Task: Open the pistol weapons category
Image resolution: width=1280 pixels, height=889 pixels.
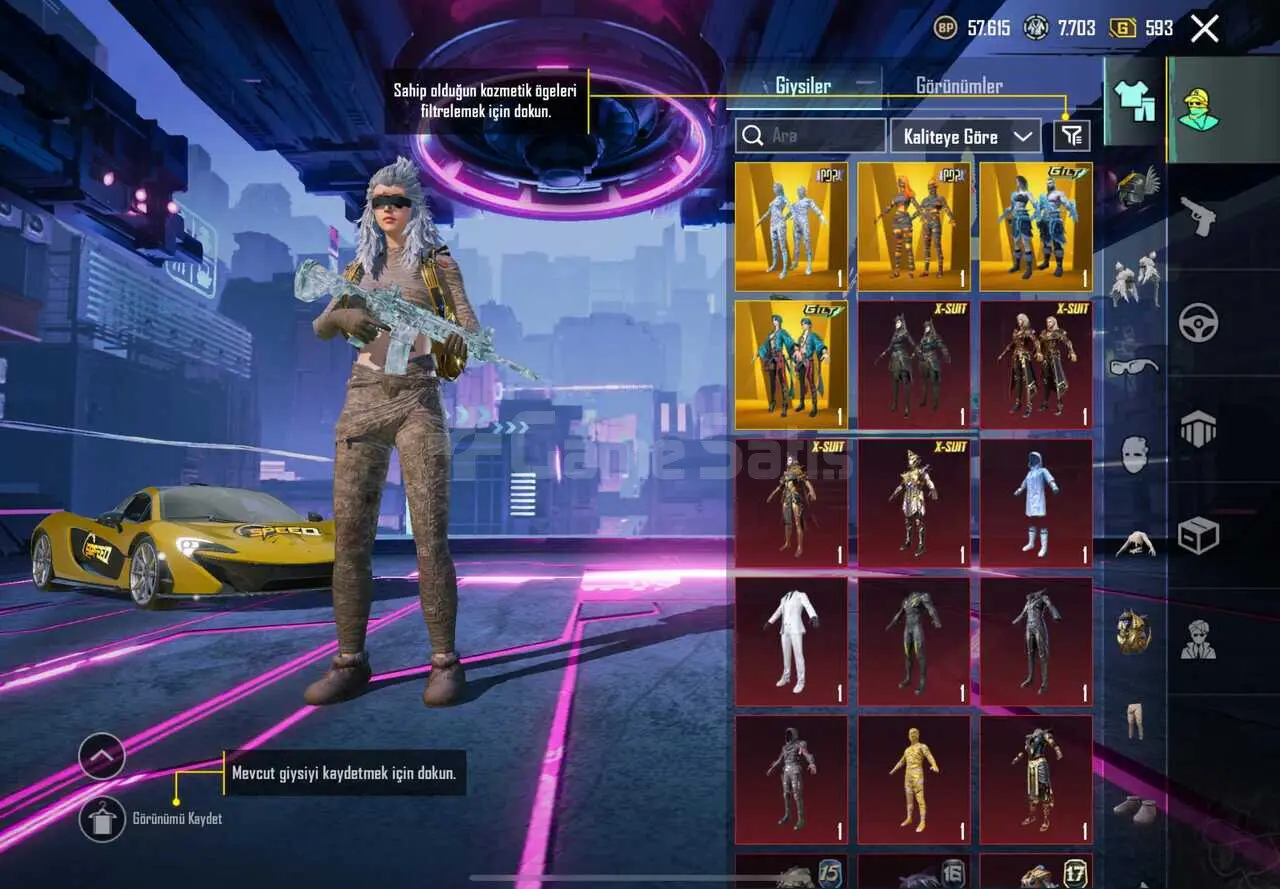Action: pyautogui.click(x=1198, y=215)
